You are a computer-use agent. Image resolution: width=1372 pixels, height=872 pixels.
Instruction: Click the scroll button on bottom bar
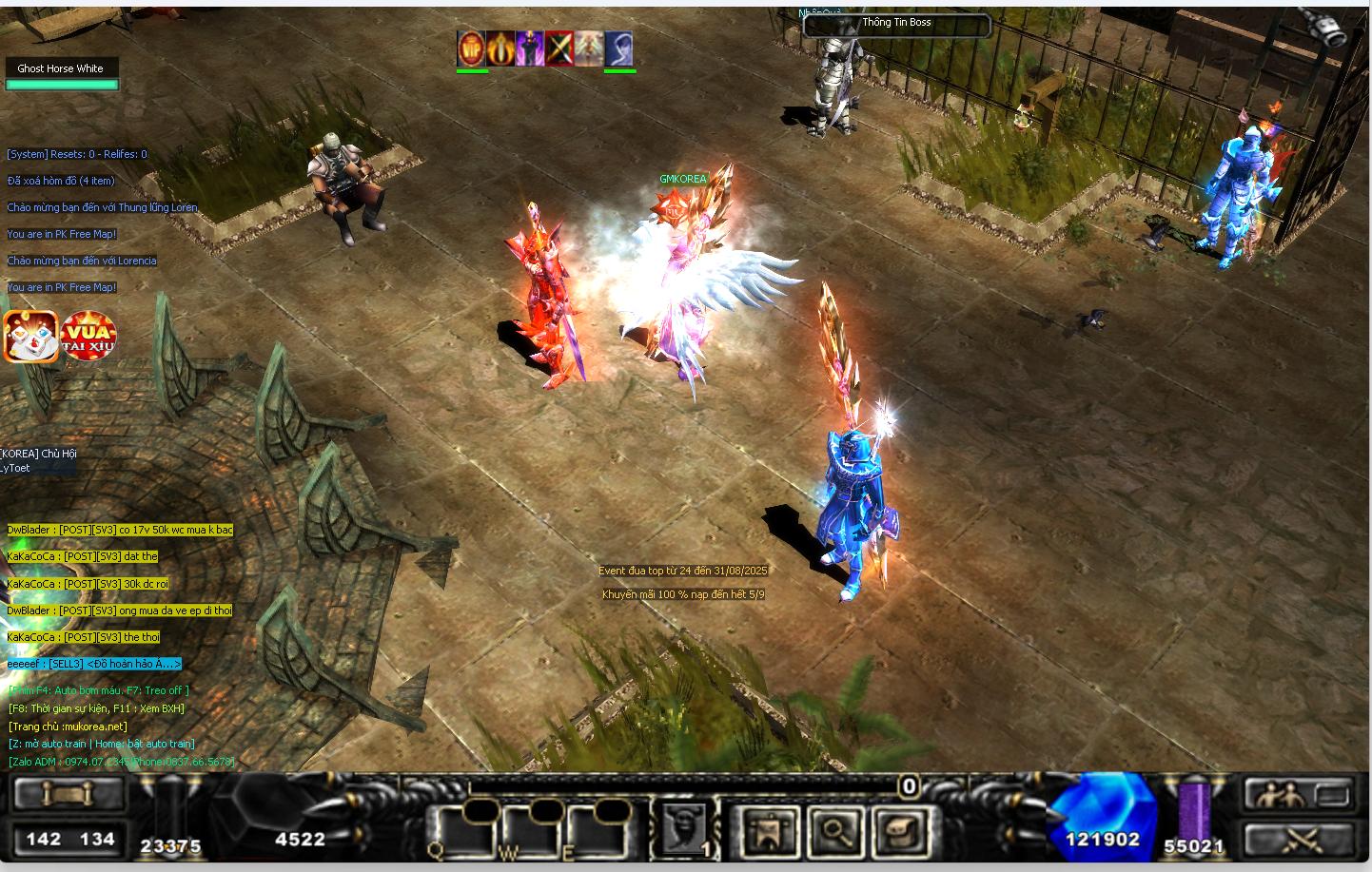click(66, 793)
